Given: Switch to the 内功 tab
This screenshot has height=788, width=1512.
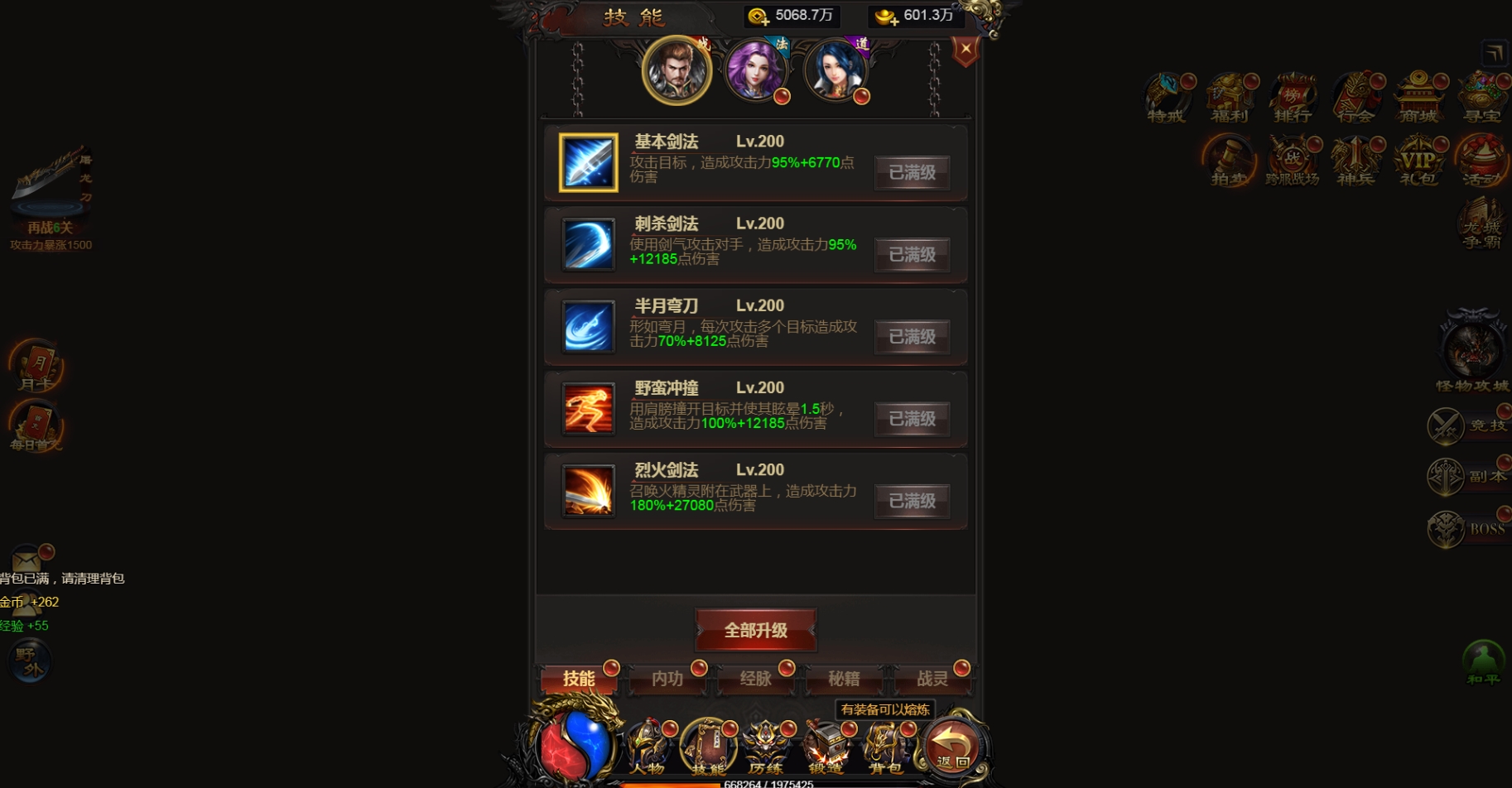Looking at the screenshot, I should tap(668, 679).
